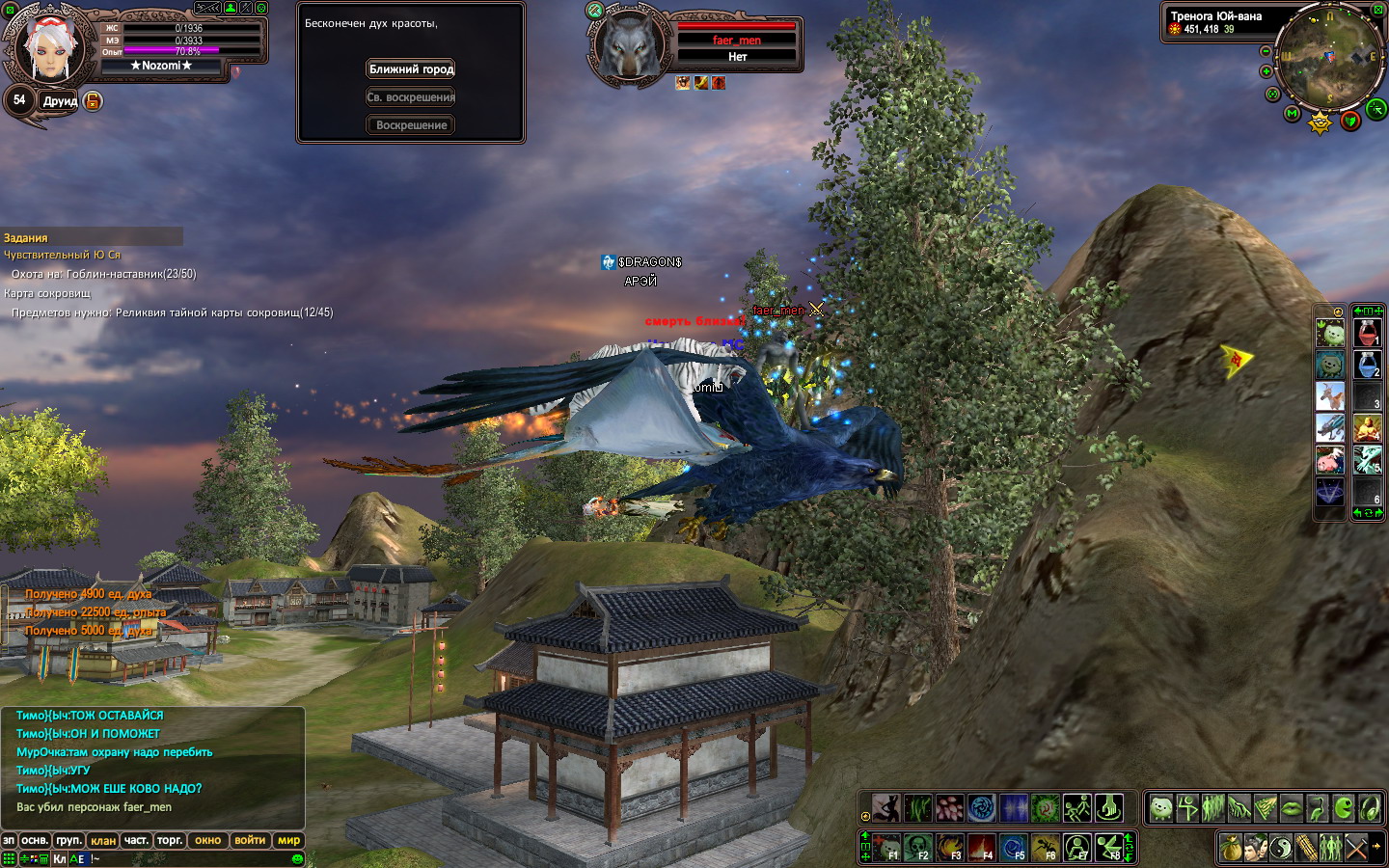This screenshot has height=868, width=1389.
Task: Select the "мир" world chat tab
Action: (288, 840)
